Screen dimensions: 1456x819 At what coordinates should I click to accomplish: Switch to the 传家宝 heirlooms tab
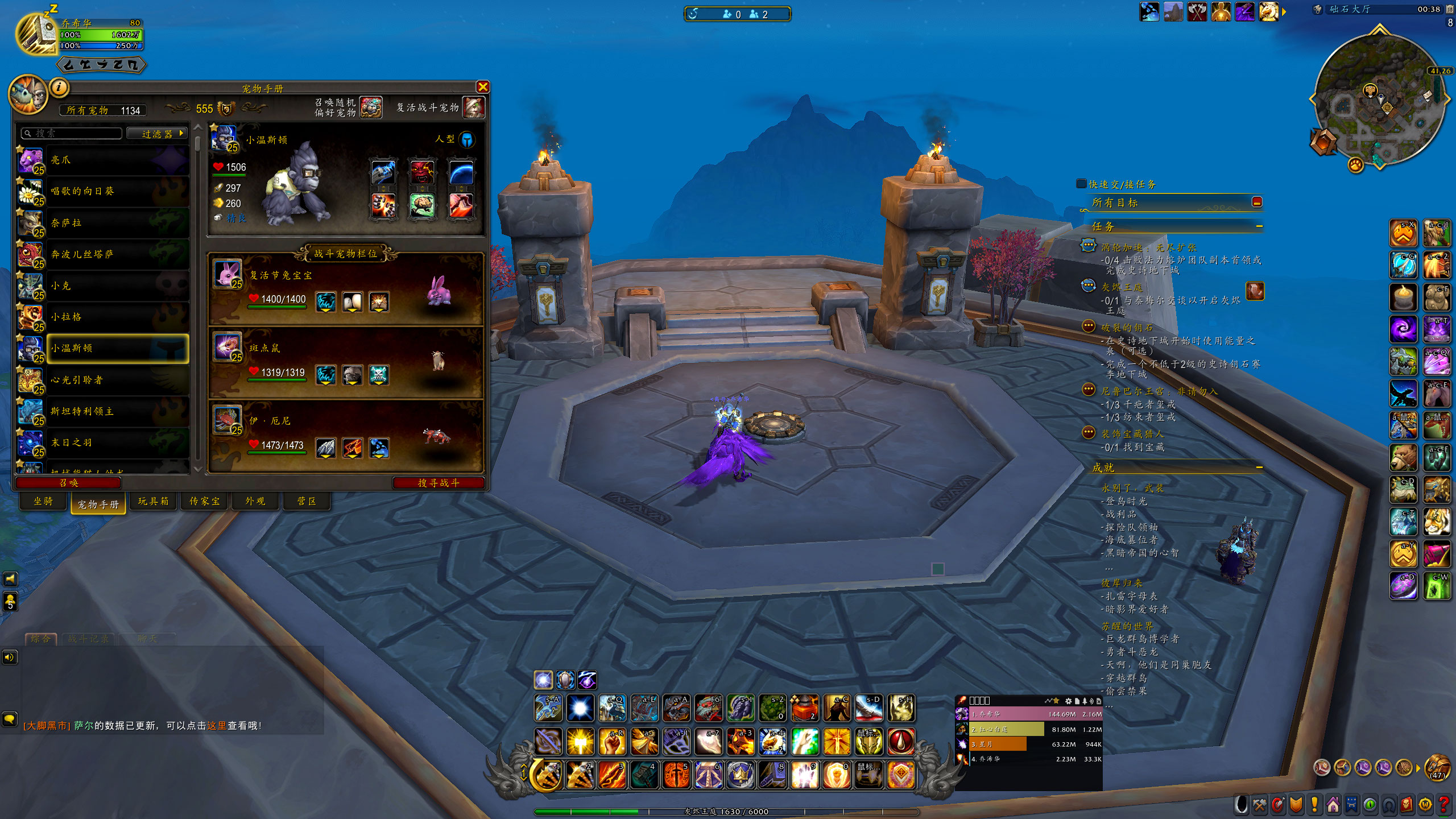tap(204, 501)
